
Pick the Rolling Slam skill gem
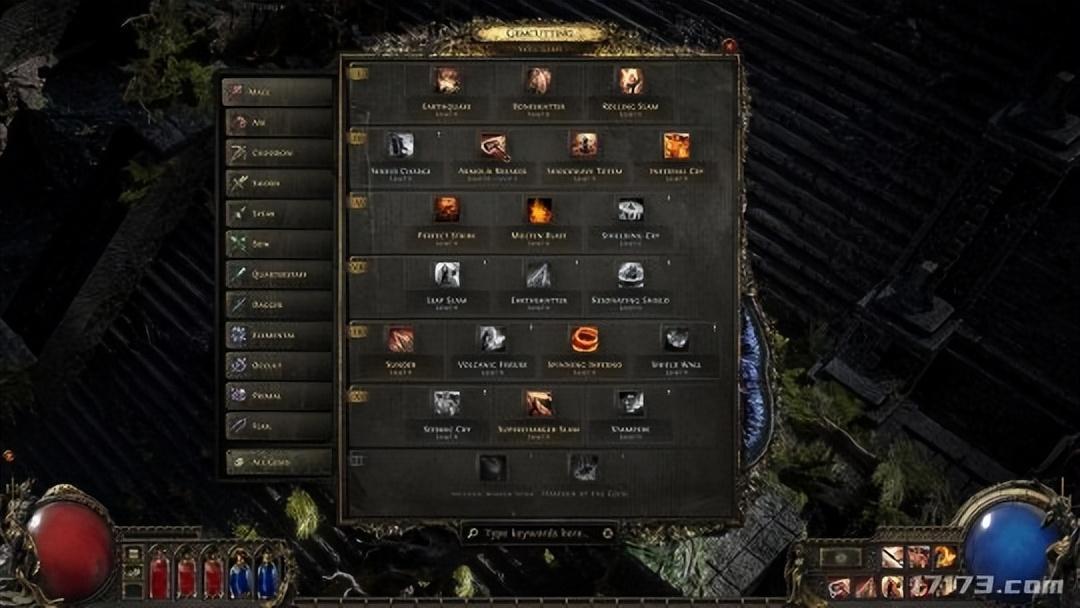pos(630,81)
